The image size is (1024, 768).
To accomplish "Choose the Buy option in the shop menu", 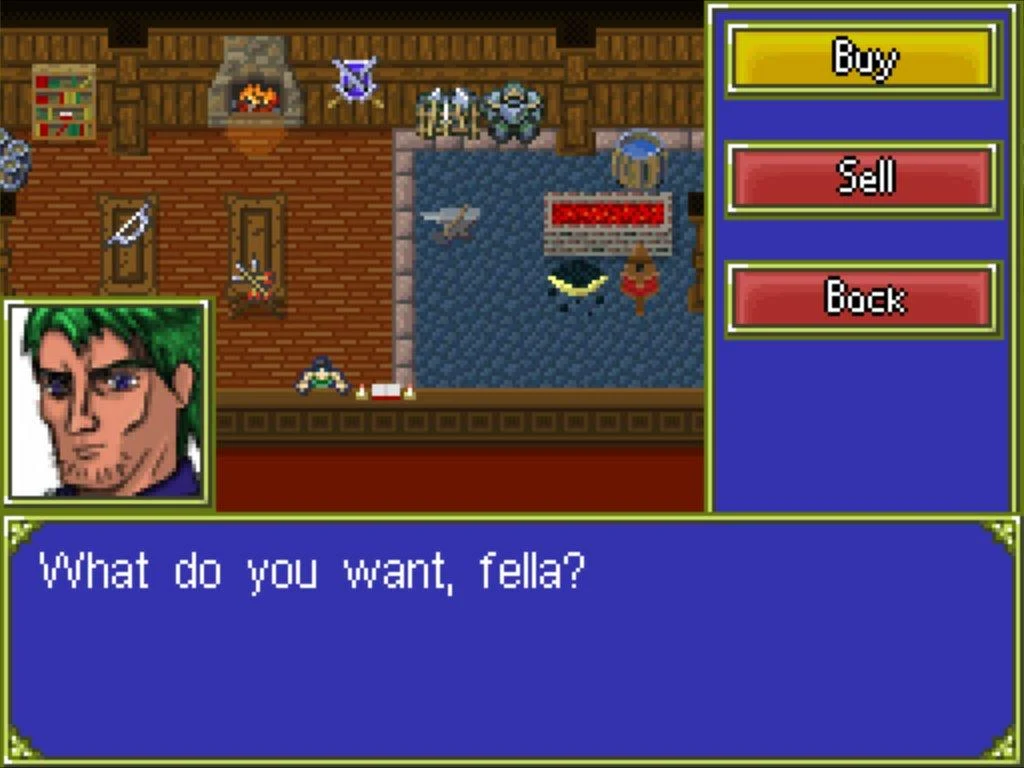I will 863,59.
